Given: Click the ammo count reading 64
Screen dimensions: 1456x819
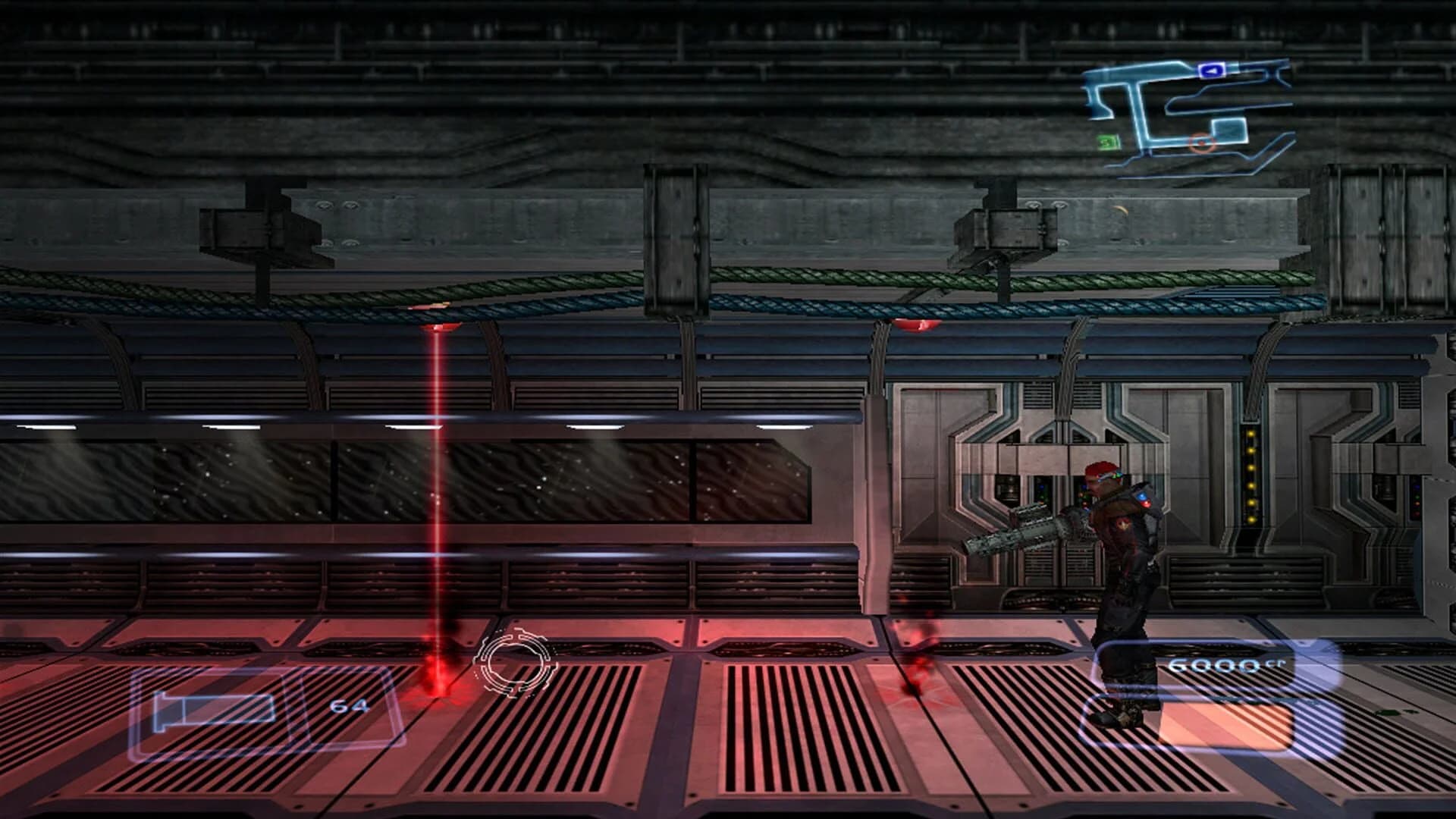Looking at the screenshot, I should coord(351,707).
